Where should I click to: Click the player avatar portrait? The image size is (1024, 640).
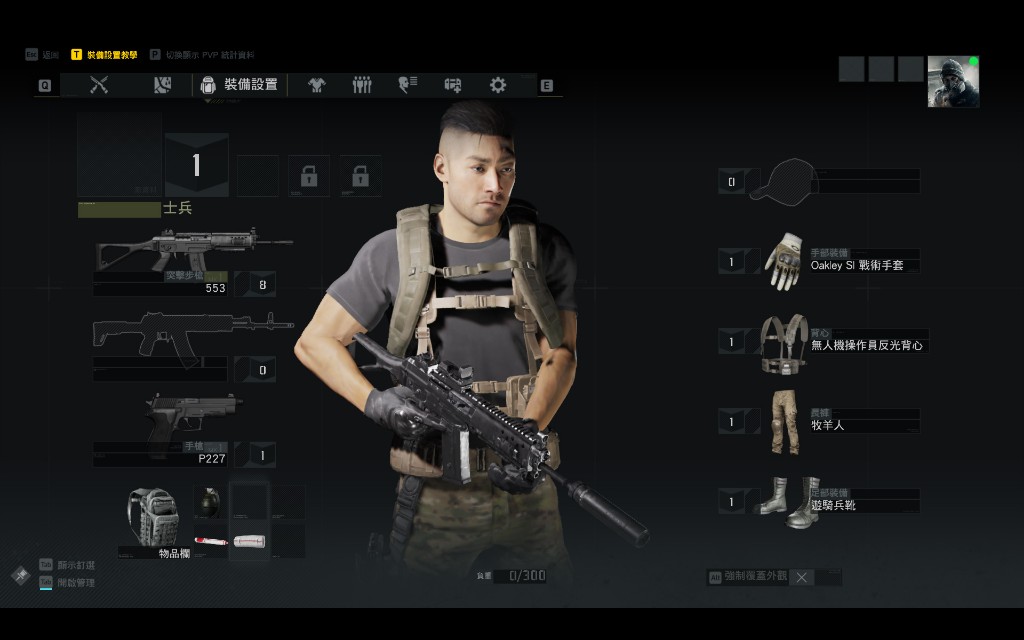point(953,81)
